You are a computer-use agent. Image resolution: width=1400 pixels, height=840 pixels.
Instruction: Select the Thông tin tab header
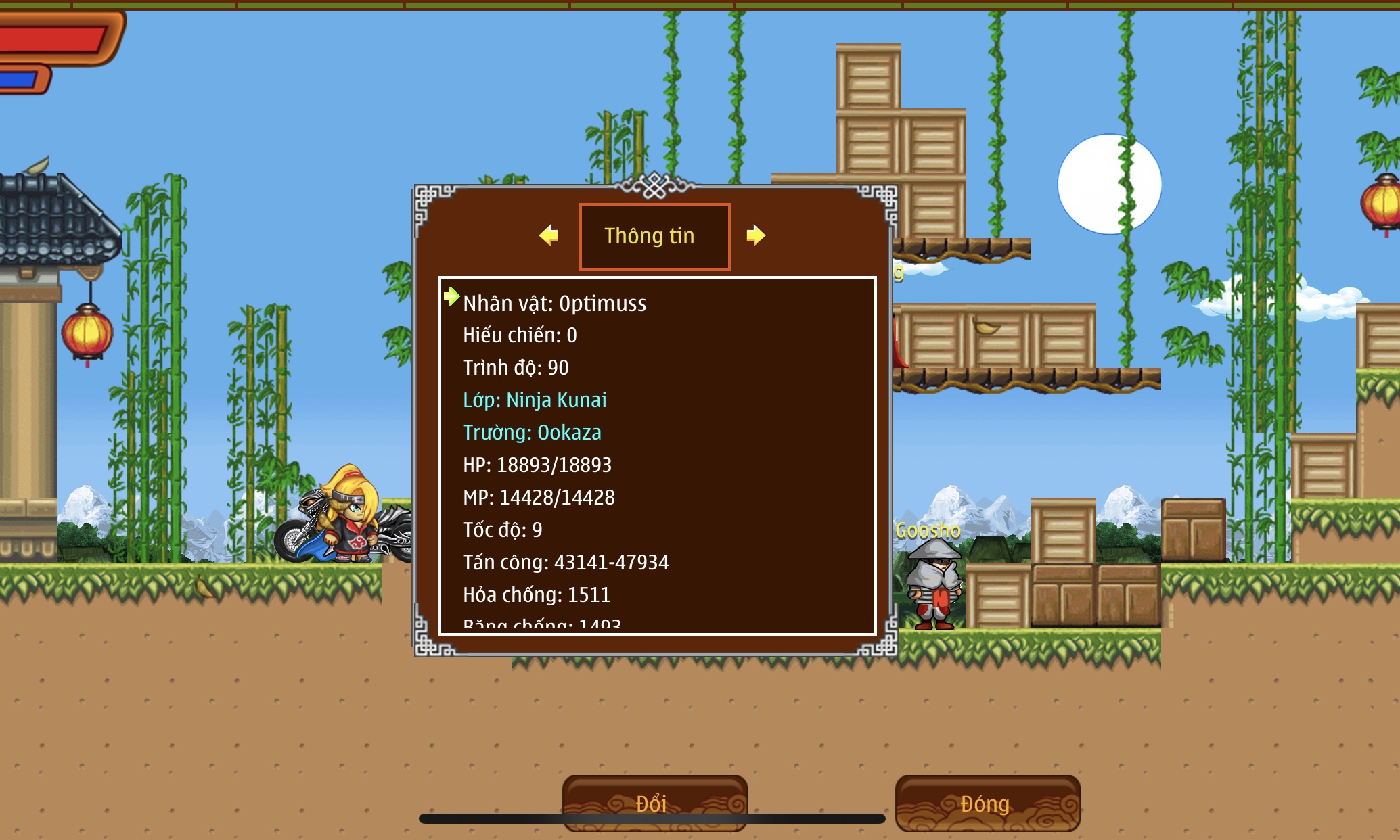(654, 236)
